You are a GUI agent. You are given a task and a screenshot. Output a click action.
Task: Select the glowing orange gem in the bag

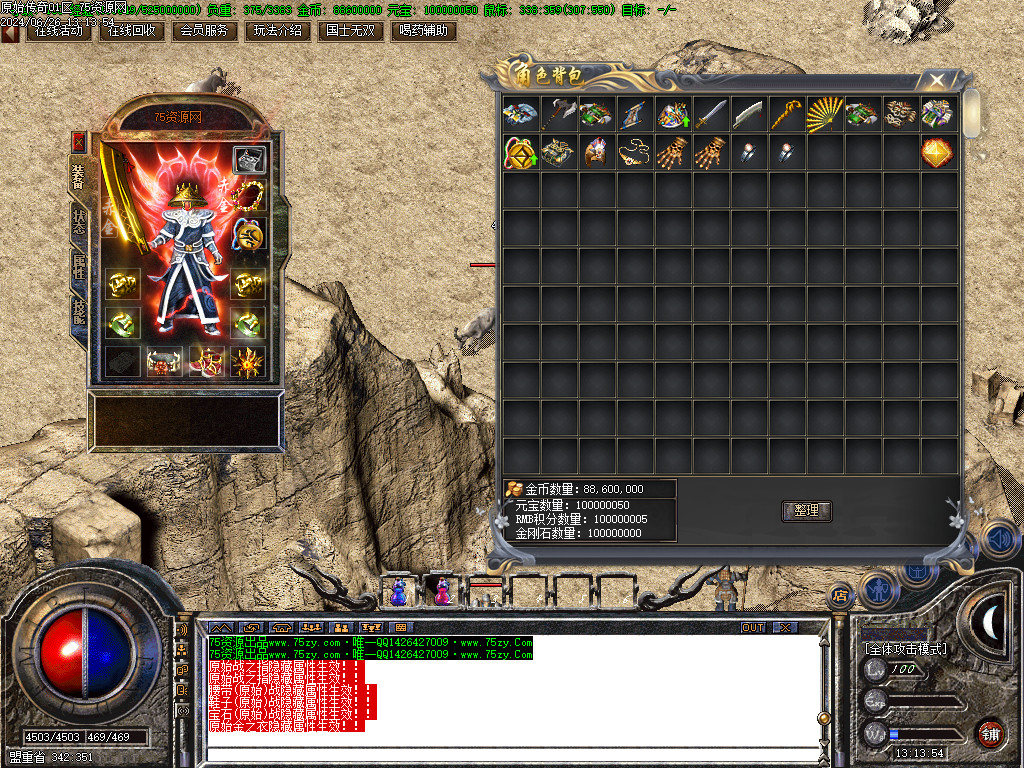point(937,153)
